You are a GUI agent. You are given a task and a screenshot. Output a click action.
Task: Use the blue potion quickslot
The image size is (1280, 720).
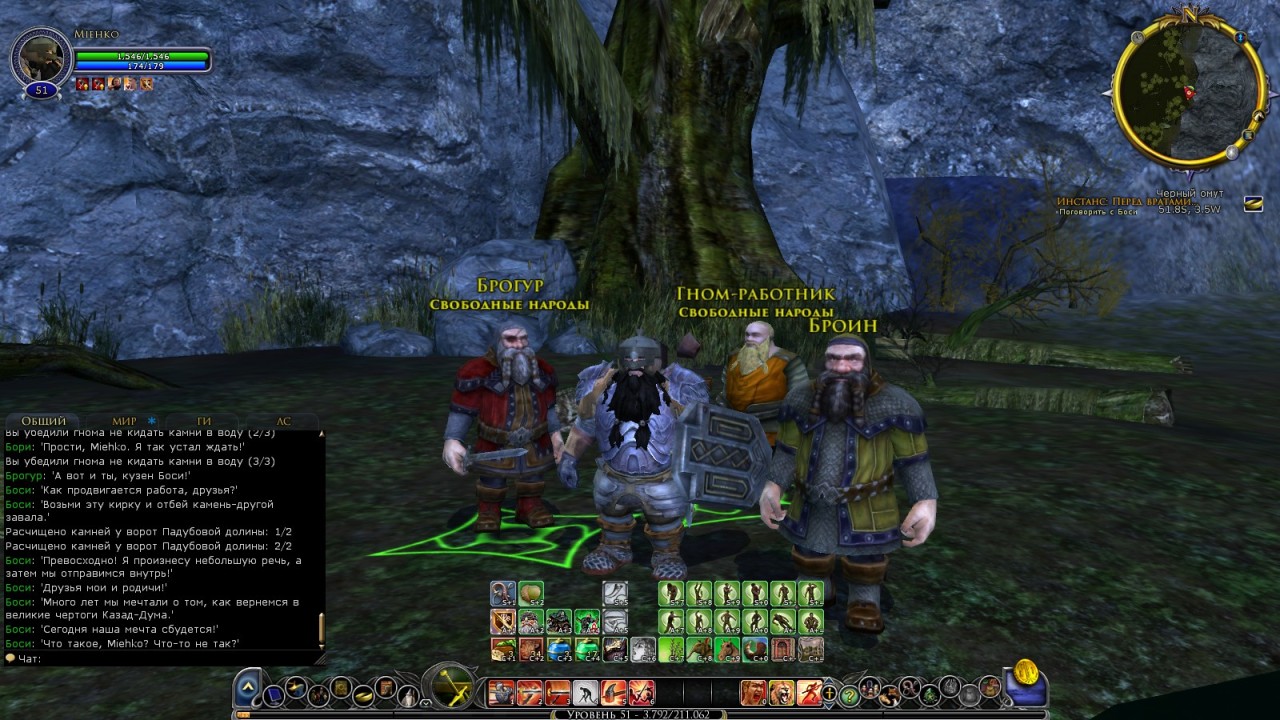pyautogui.click(x=558, y=649)
